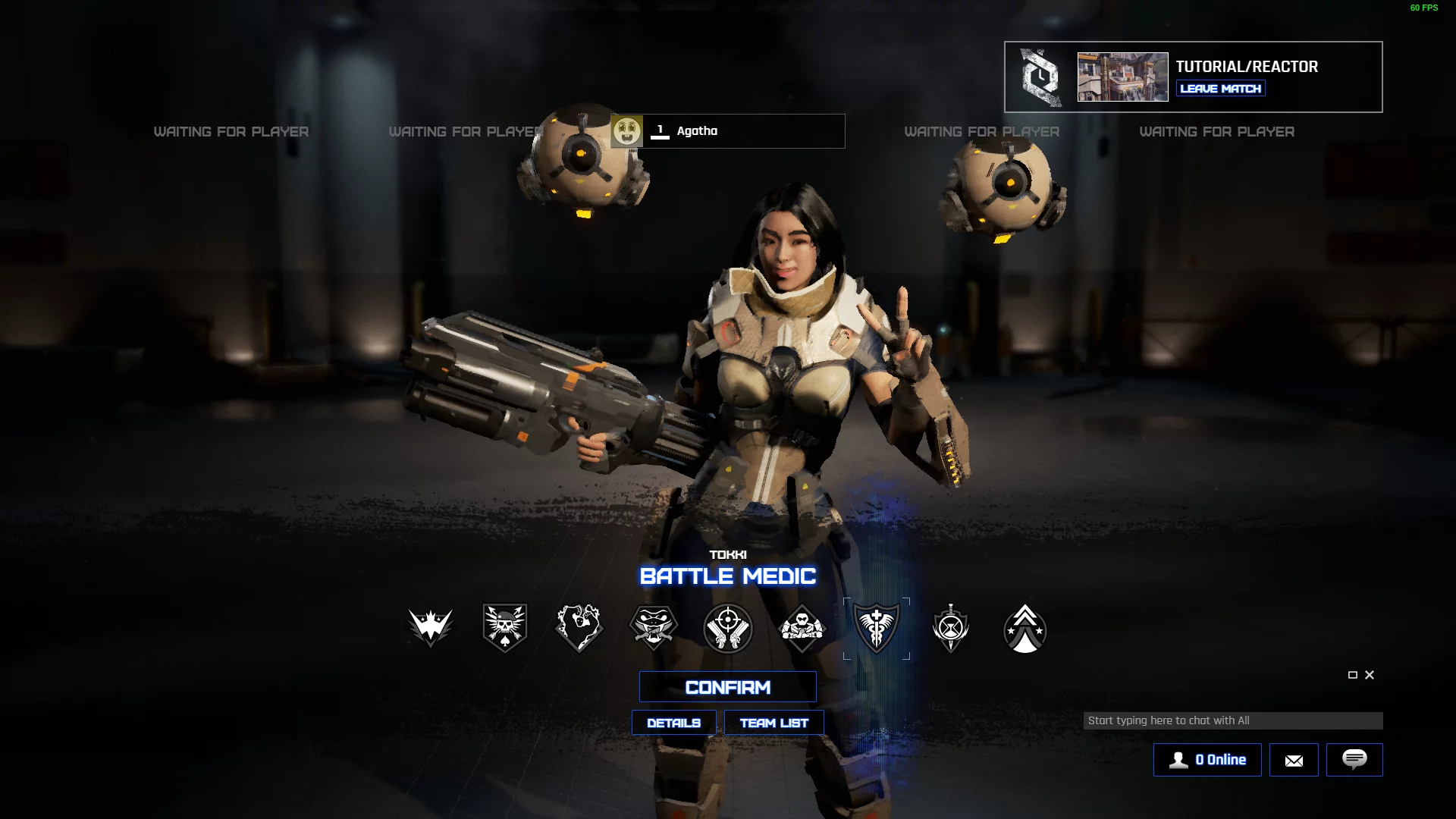1456x819 pixels.
Task: Maximize the chat panel with the square icon
Action: (1352, 675)
